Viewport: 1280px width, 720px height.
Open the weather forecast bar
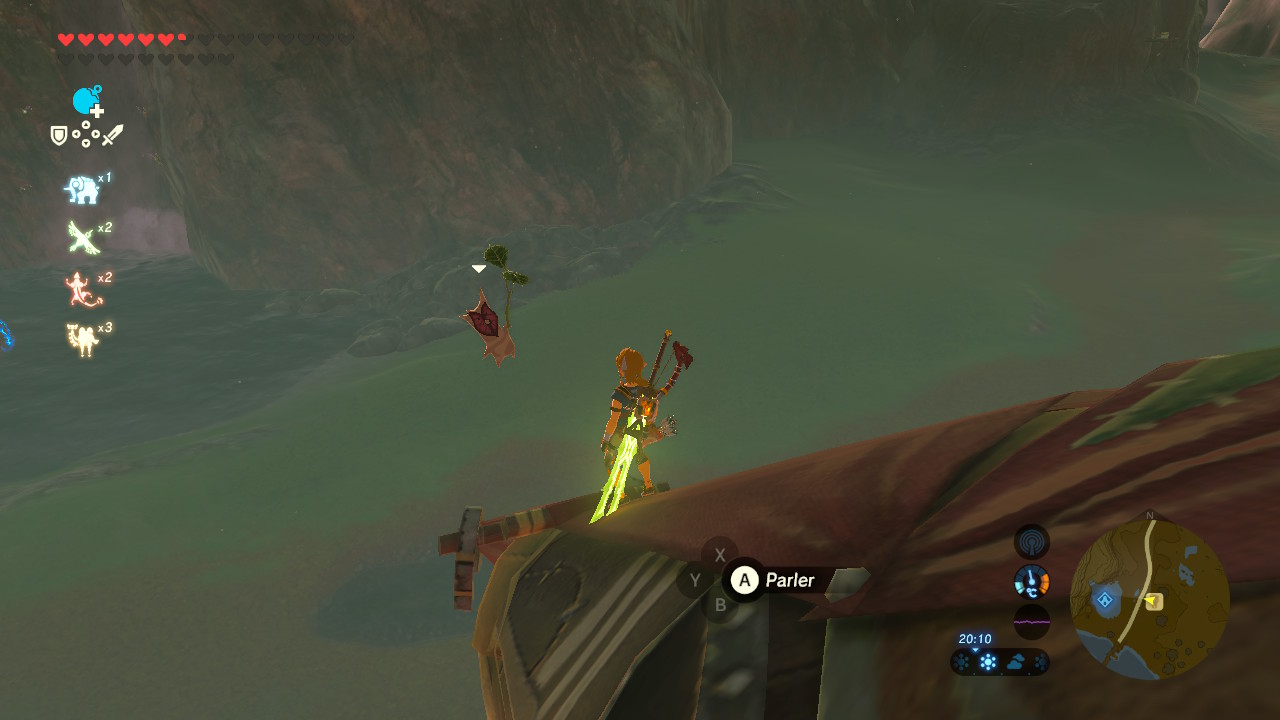click(1000, 662)
